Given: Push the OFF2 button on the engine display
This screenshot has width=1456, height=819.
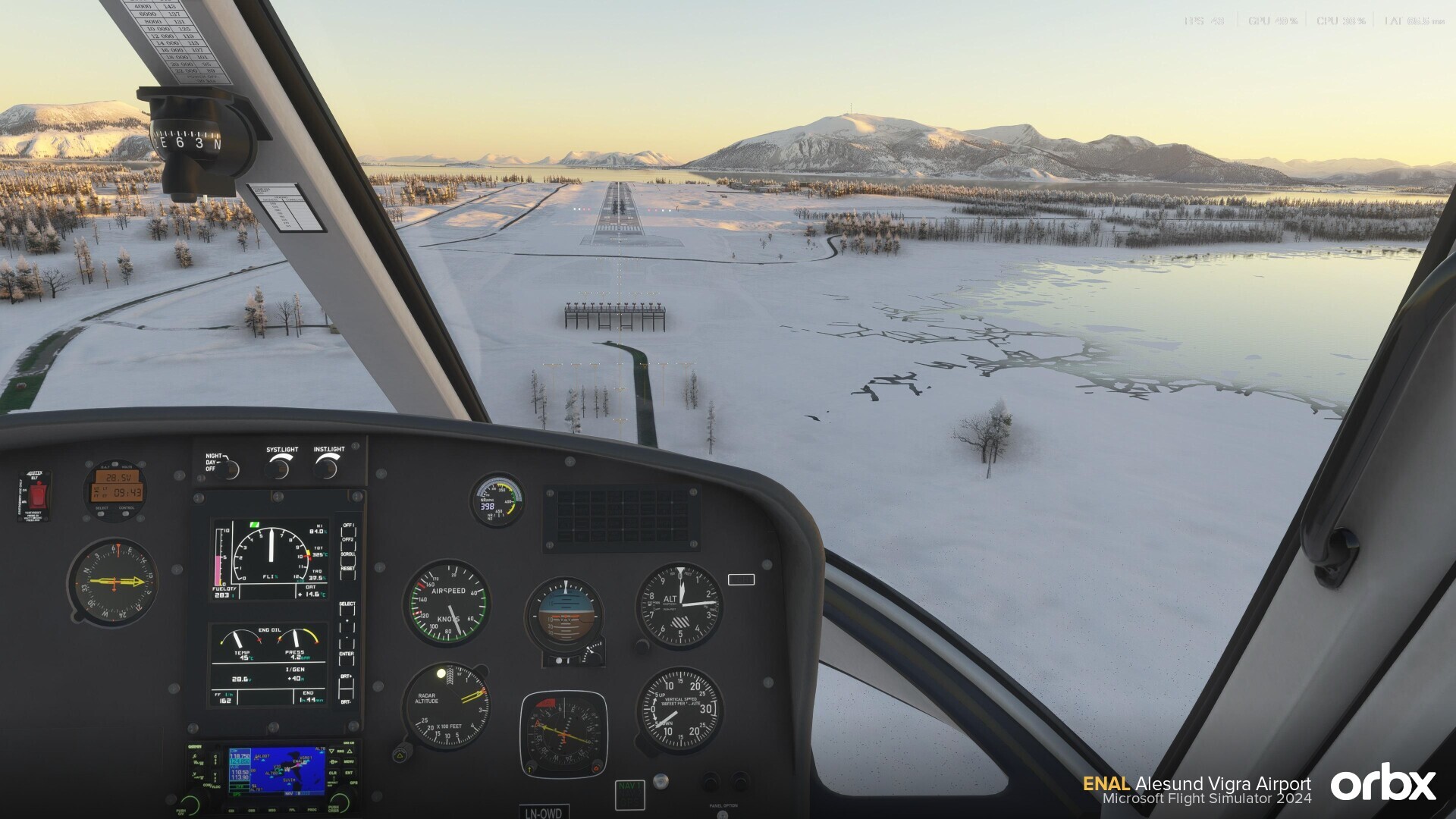Looking at the screenshot, I should [348, 546].
